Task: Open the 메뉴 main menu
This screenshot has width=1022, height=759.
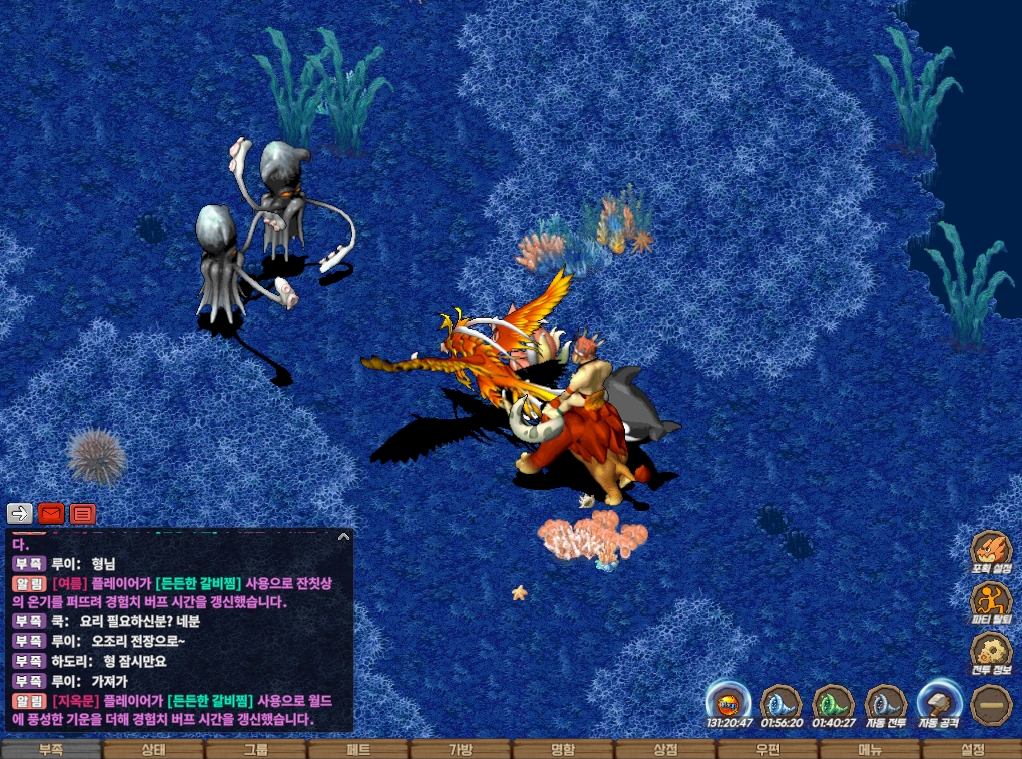Action: click(869, 749)
